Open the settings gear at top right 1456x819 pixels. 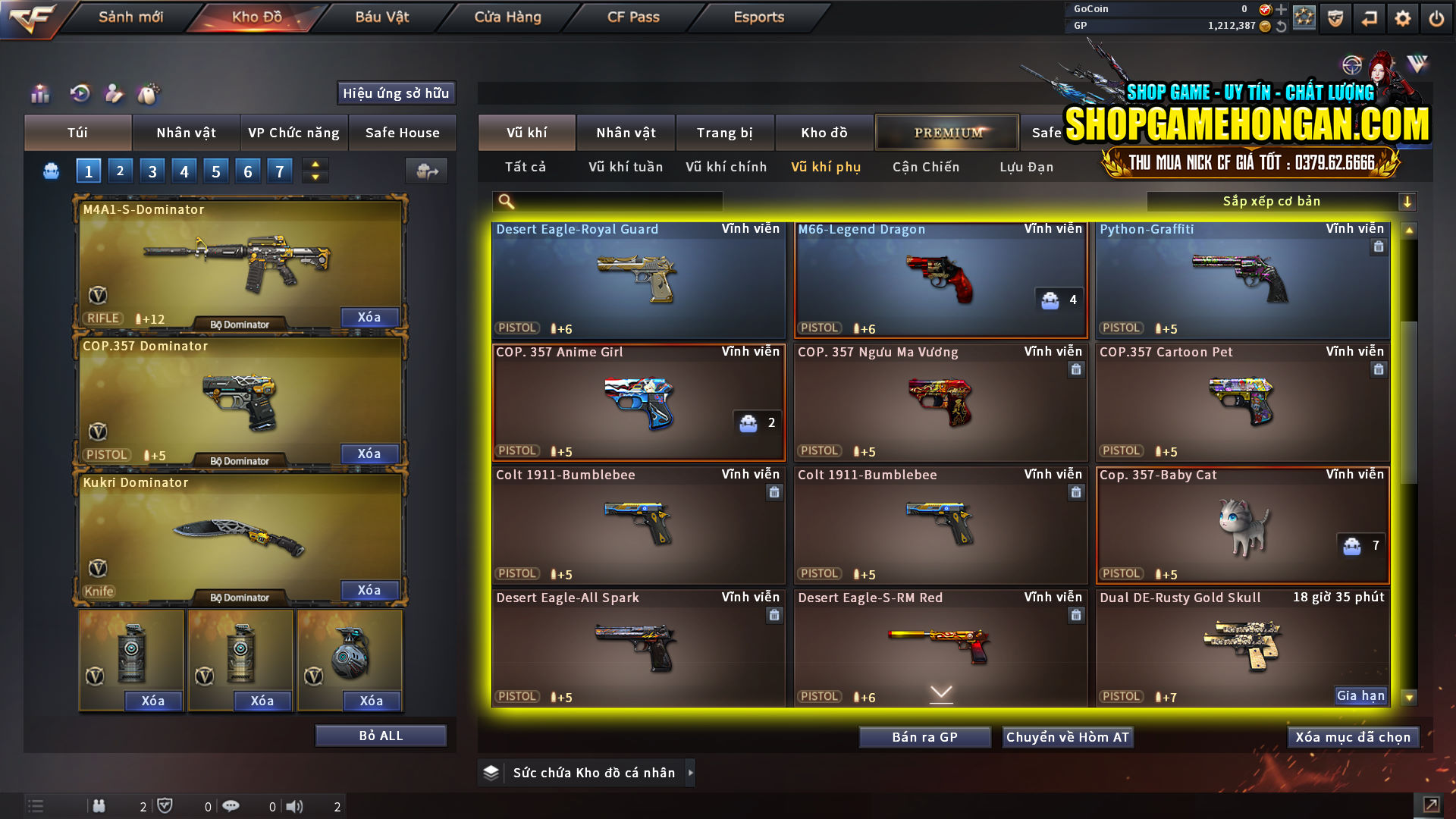coord(1404,17)
